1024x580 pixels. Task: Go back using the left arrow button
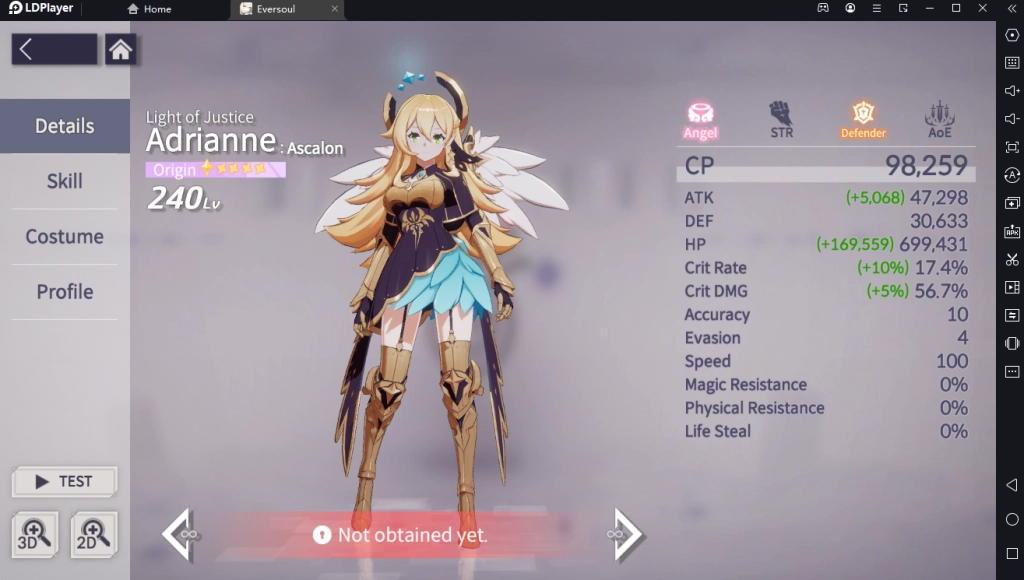coord(54,50)
